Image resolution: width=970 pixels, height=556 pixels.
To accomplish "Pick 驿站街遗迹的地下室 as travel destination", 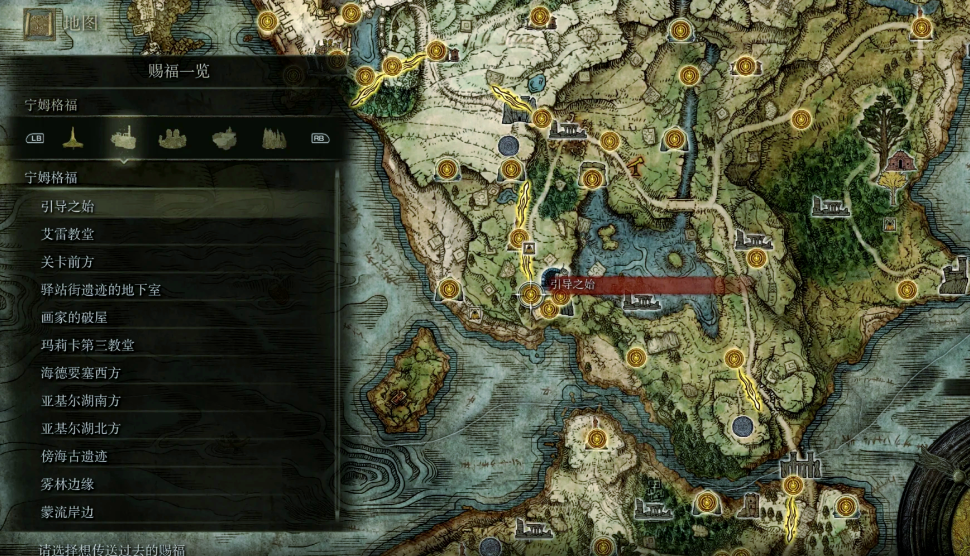I will [x=101, y=290].
